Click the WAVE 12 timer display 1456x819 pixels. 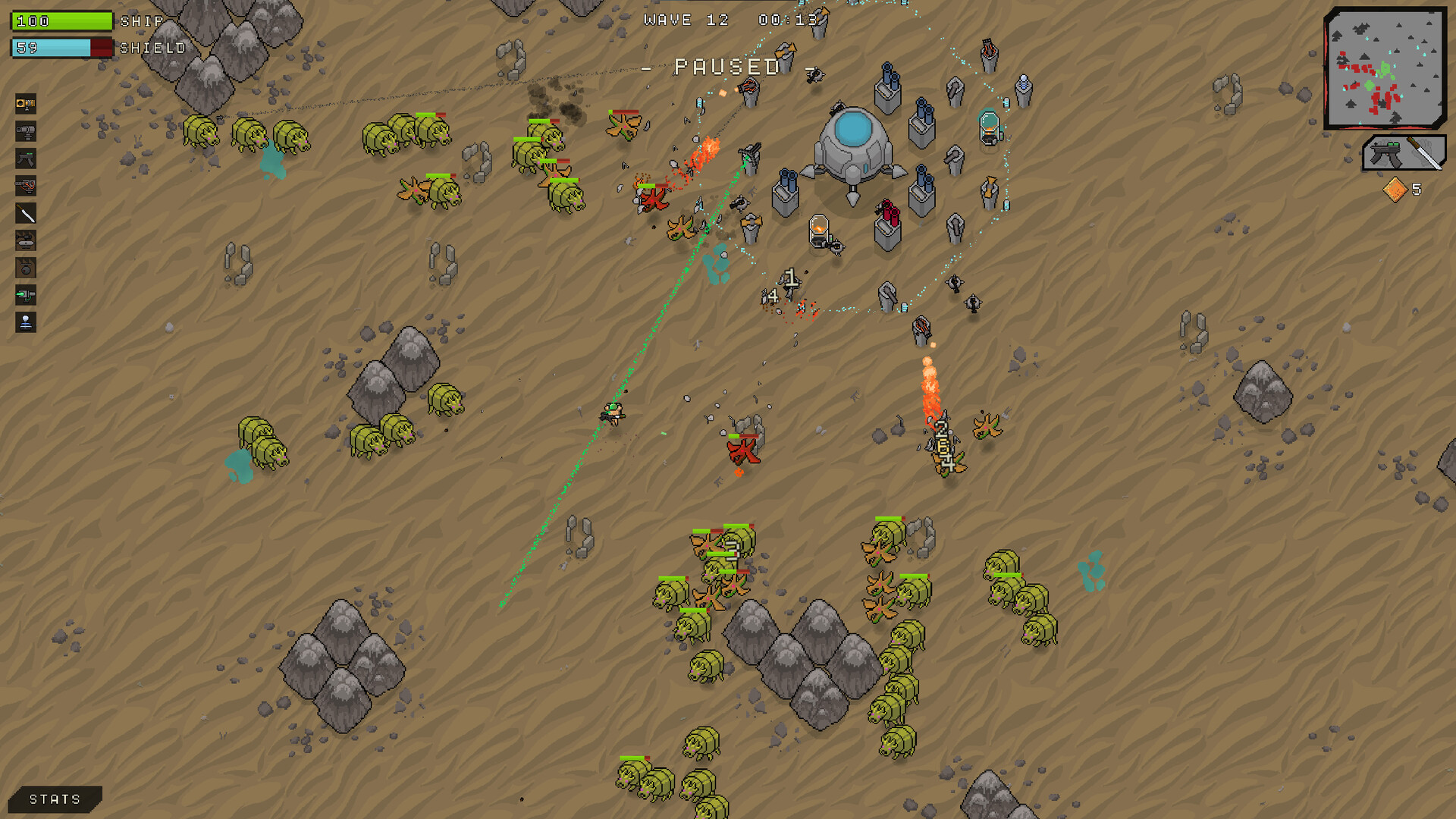click(728, 20)
